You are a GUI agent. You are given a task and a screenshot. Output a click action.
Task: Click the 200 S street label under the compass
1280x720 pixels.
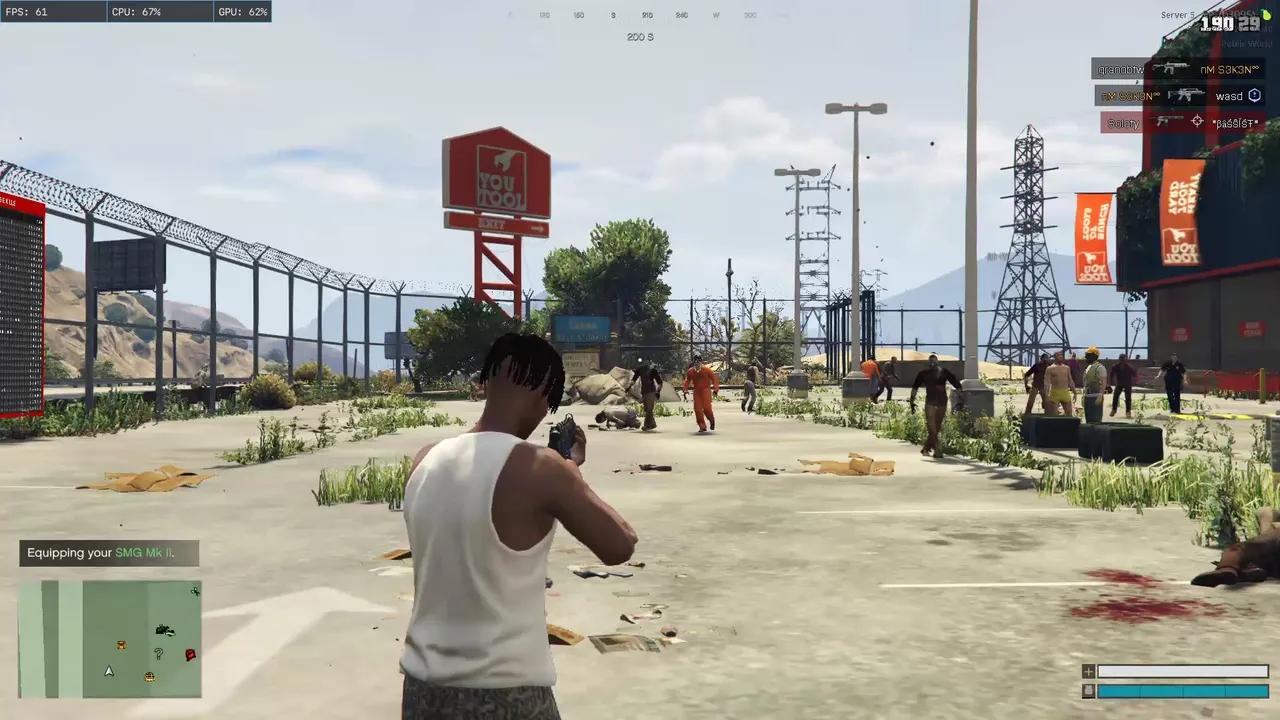[640, 37]
